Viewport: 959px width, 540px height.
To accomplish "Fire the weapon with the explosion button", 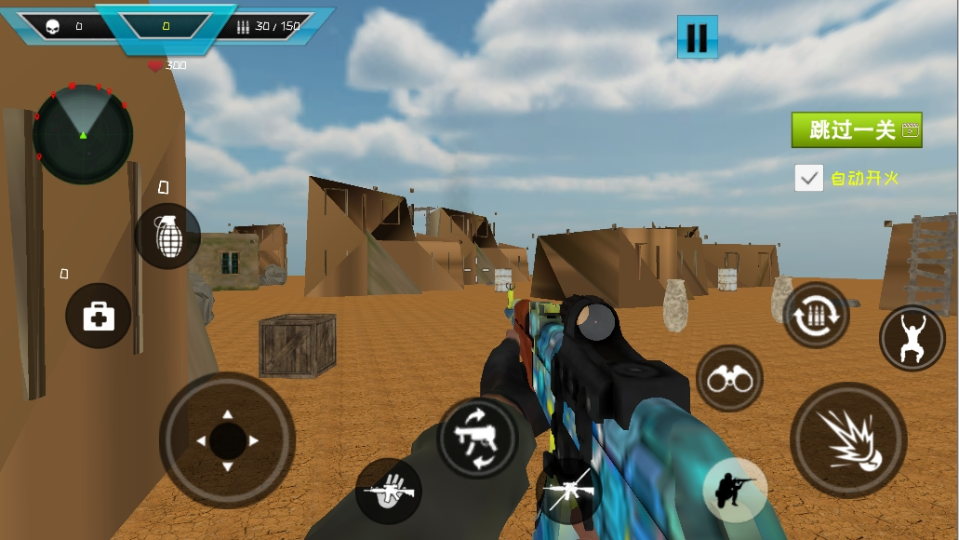I will coord(848,440).
